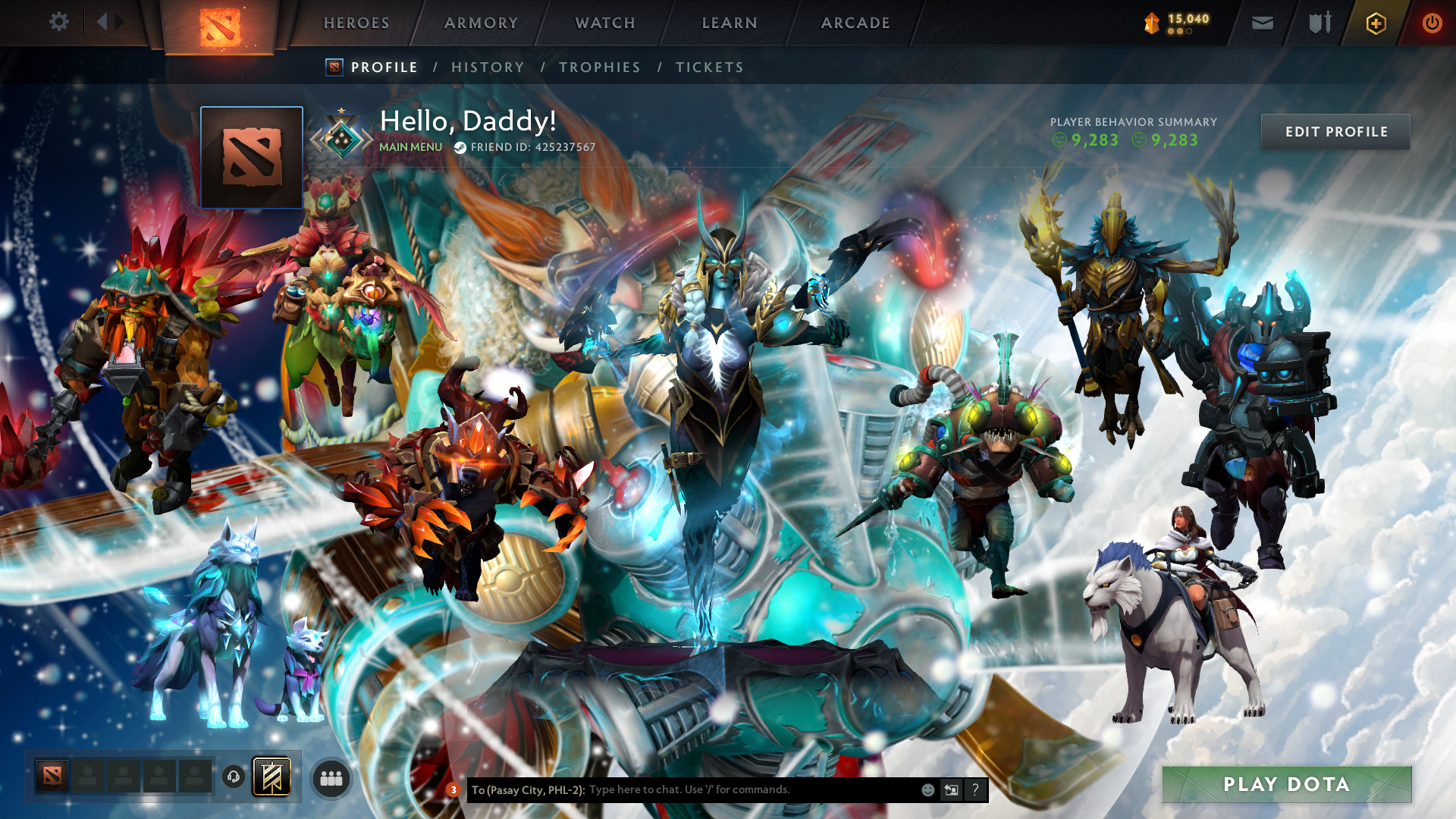
Task: Click the chat notification badge showing 3
Action: pos(453,789)
